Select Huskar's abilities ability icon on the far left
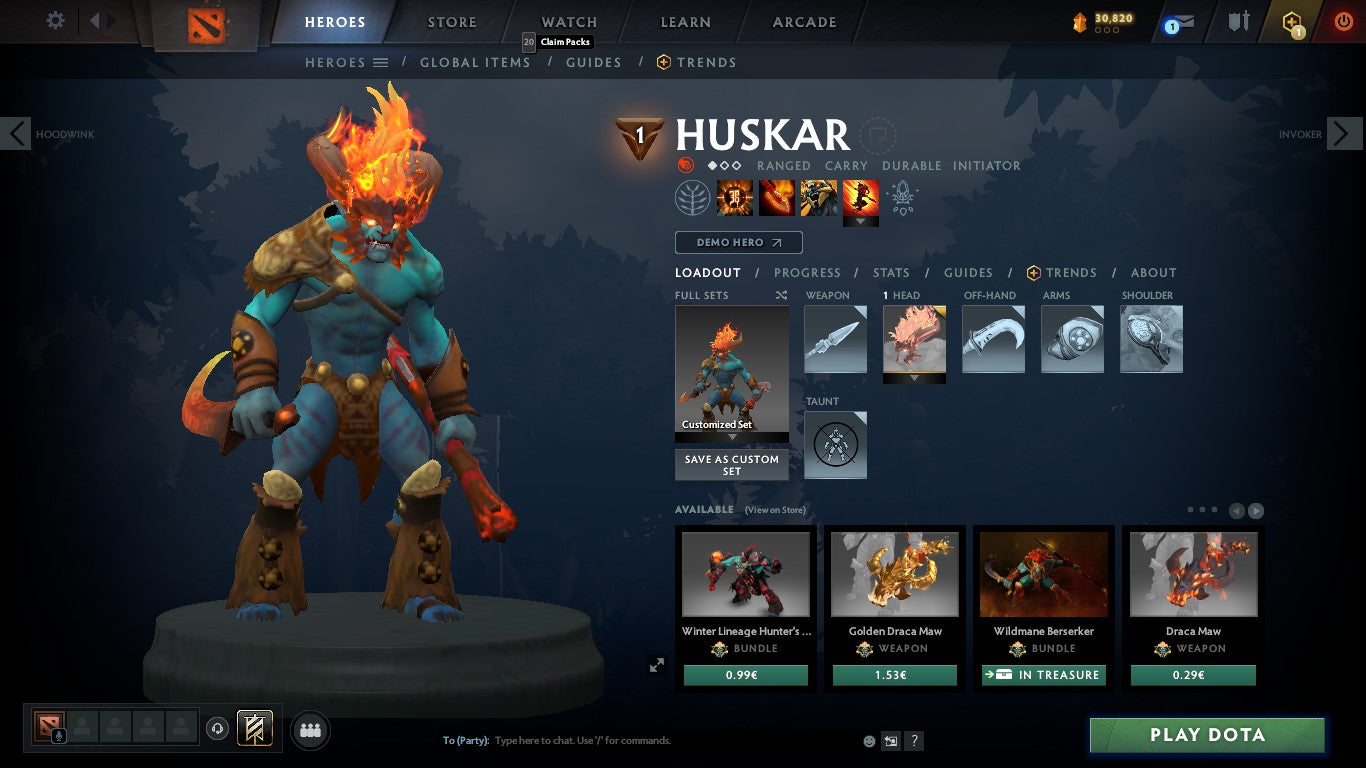 (x=734, y=197)
